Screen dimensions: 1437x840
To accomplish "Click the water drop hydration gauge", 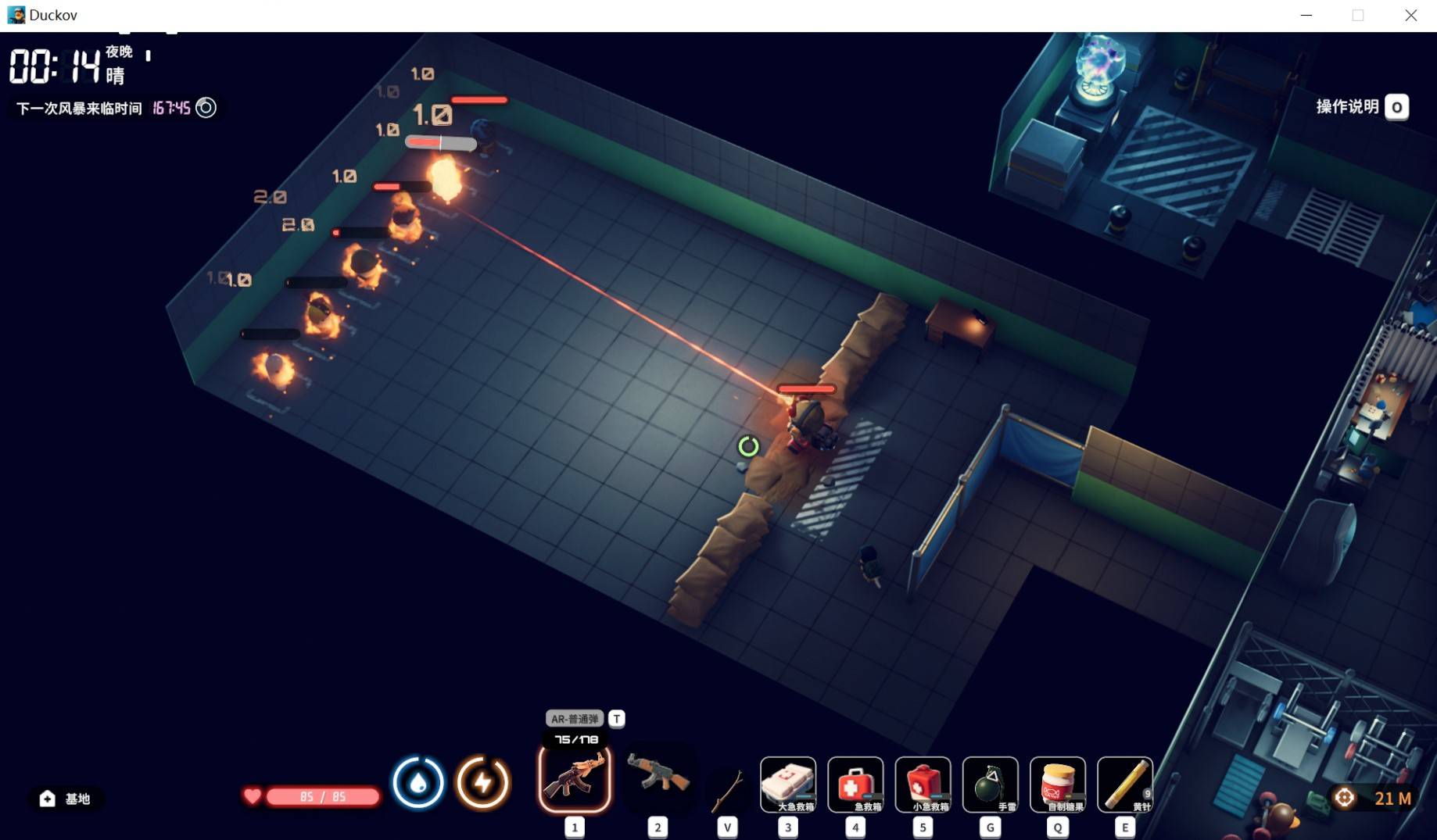I will tap(418, 782).
